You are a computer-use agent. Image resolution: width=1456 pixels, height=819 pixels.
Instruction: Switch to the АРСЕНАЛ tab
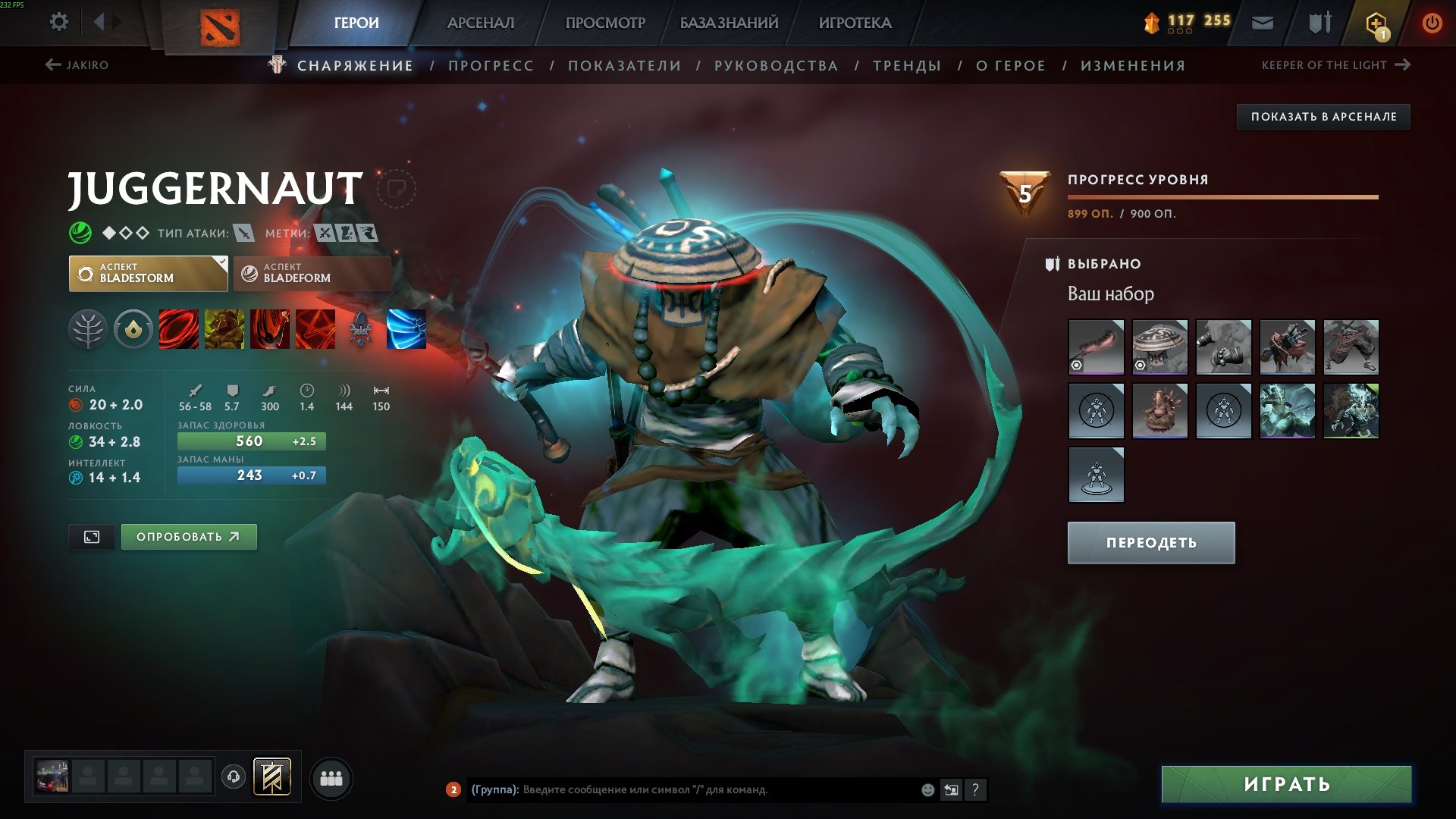point(480,23)
